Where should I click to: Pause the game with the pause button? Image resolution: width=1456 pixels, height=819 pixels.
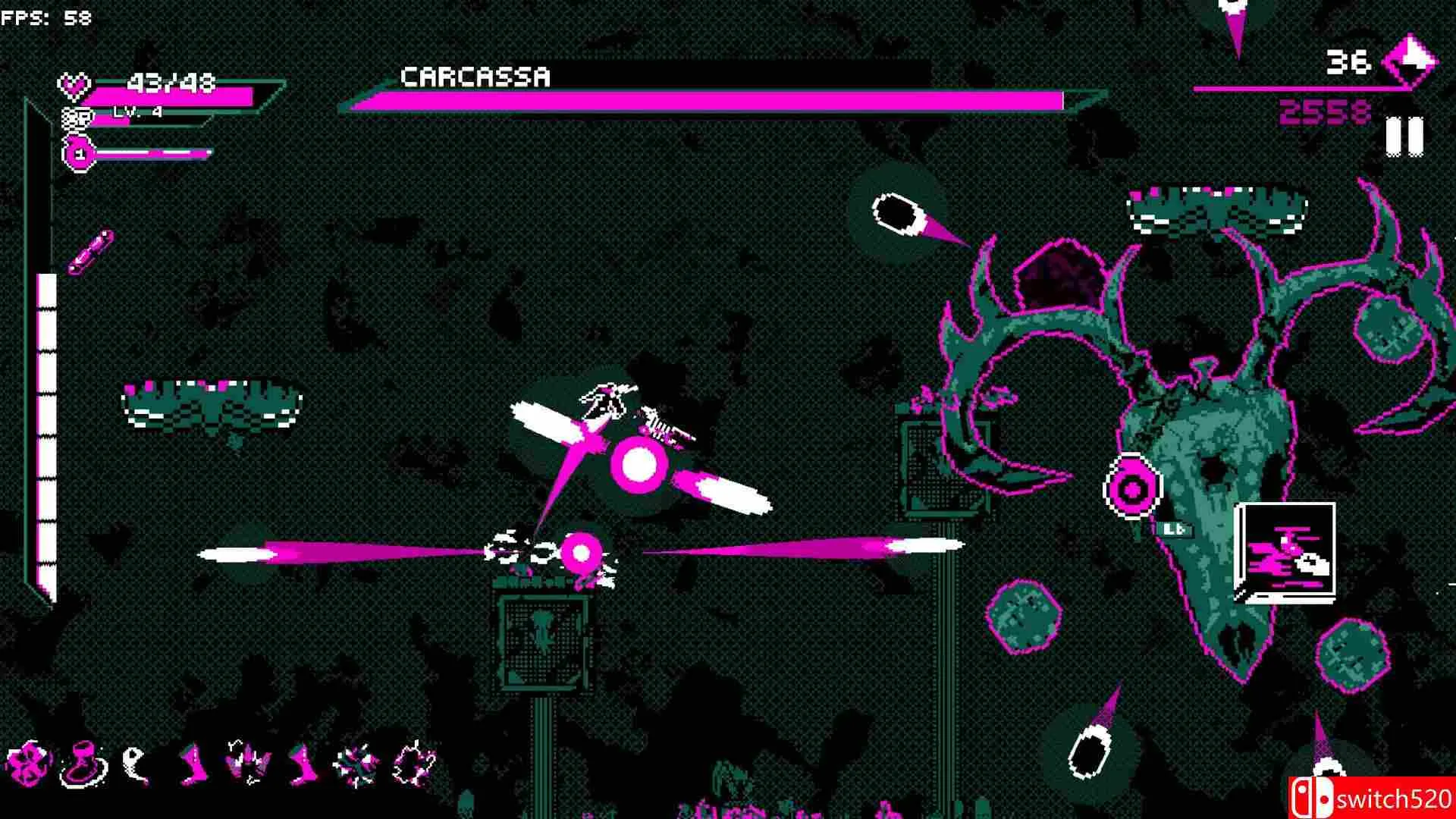click(x=1404, y=136)
